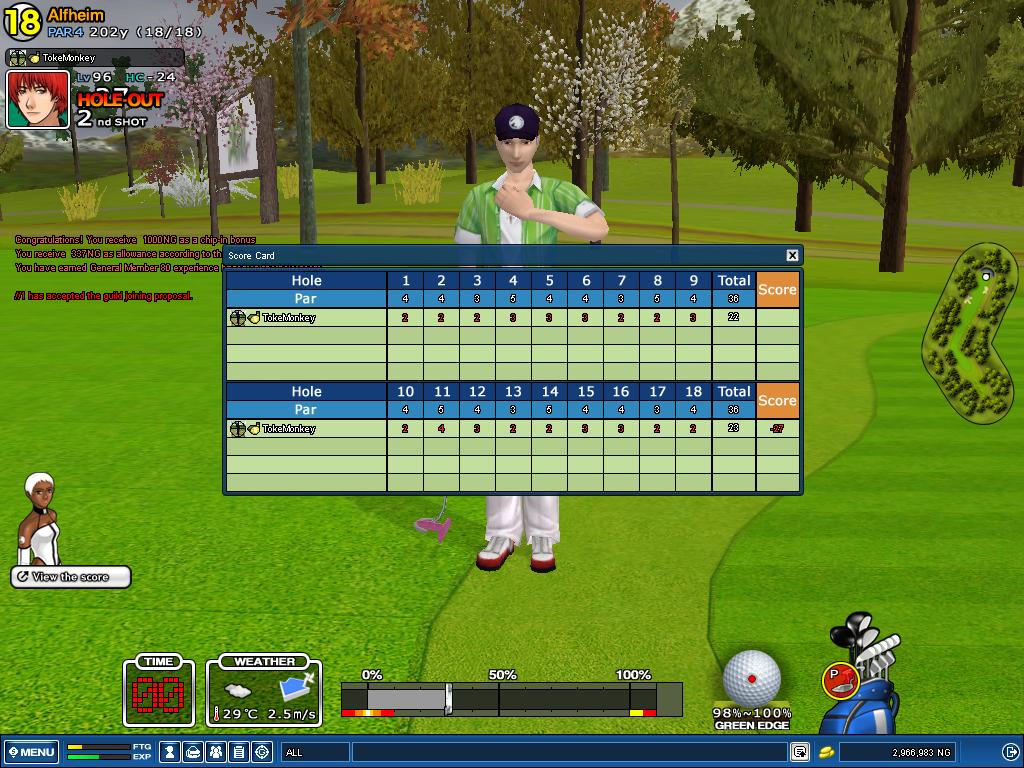
Task: Open the player profile icon in toolbar
Action: (x=171, y=752)
